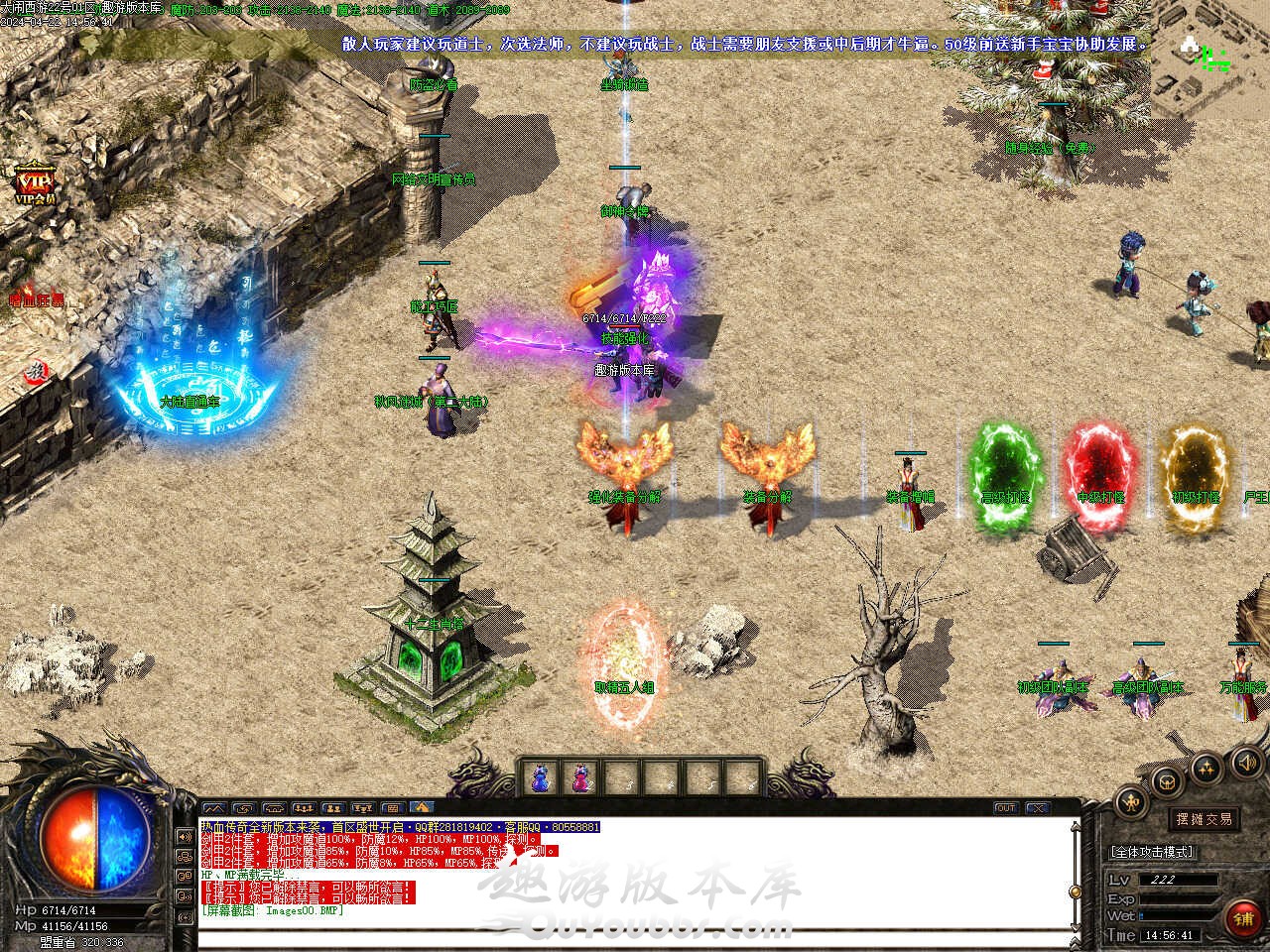The width and height of the screenshot is (1270, 952).
Task: Use the blue potion in the quick belt
Action: pyautogui.click(x=540, y=778)
